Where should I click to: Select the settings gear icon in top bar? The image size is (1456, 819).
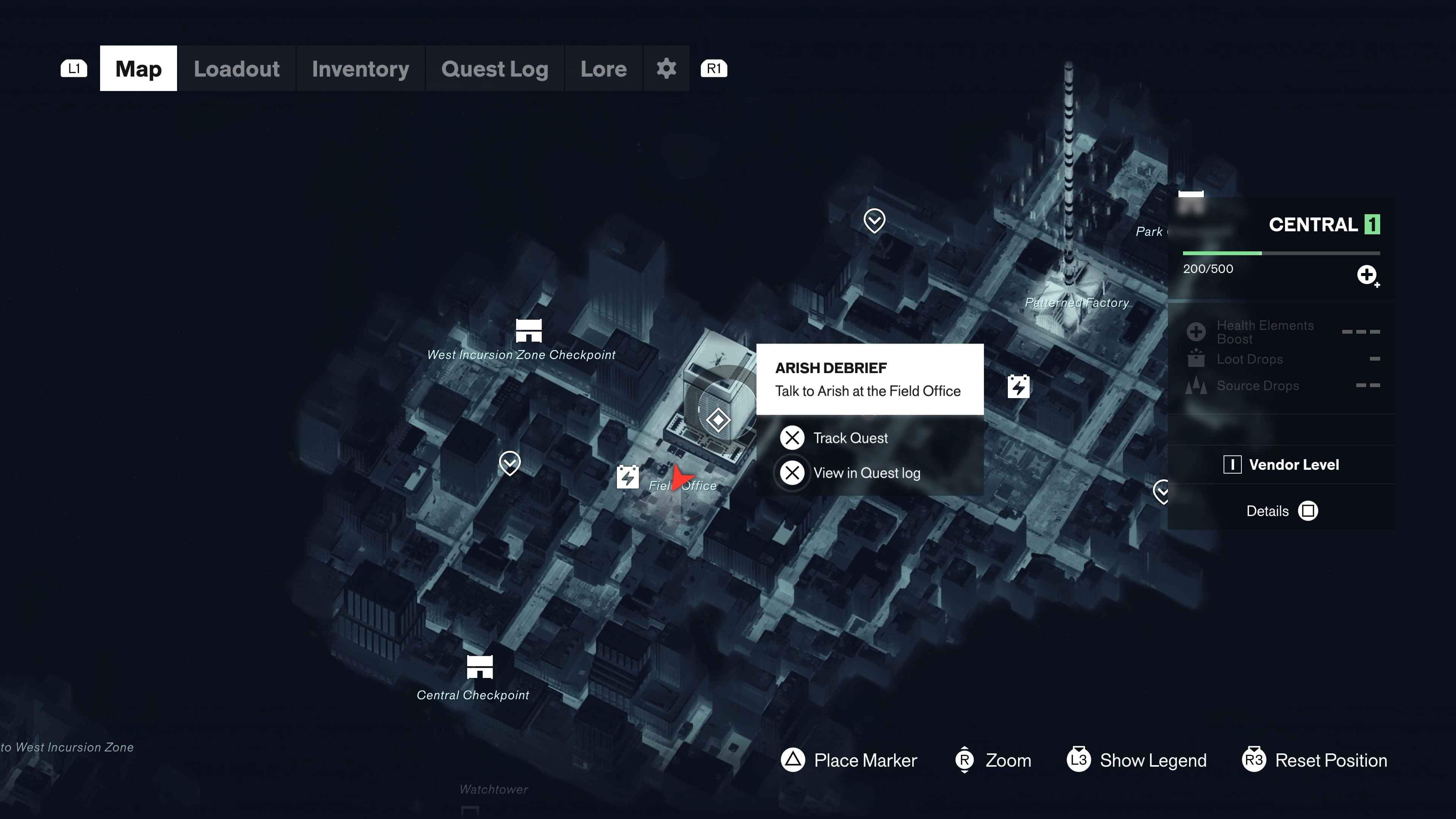click(x=667, y=68)
